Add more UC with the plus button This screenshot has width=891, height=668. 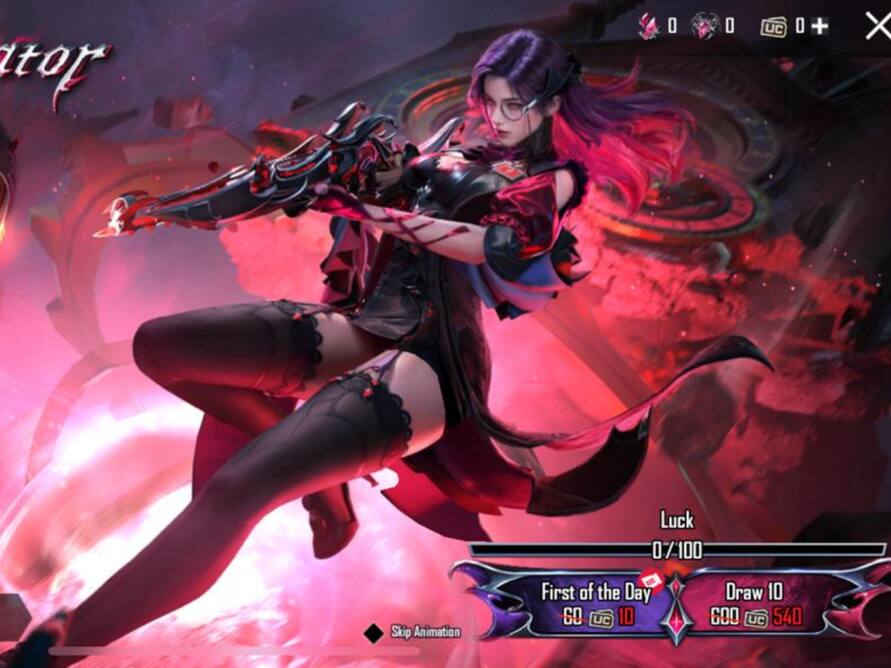[x=820, y=26]
